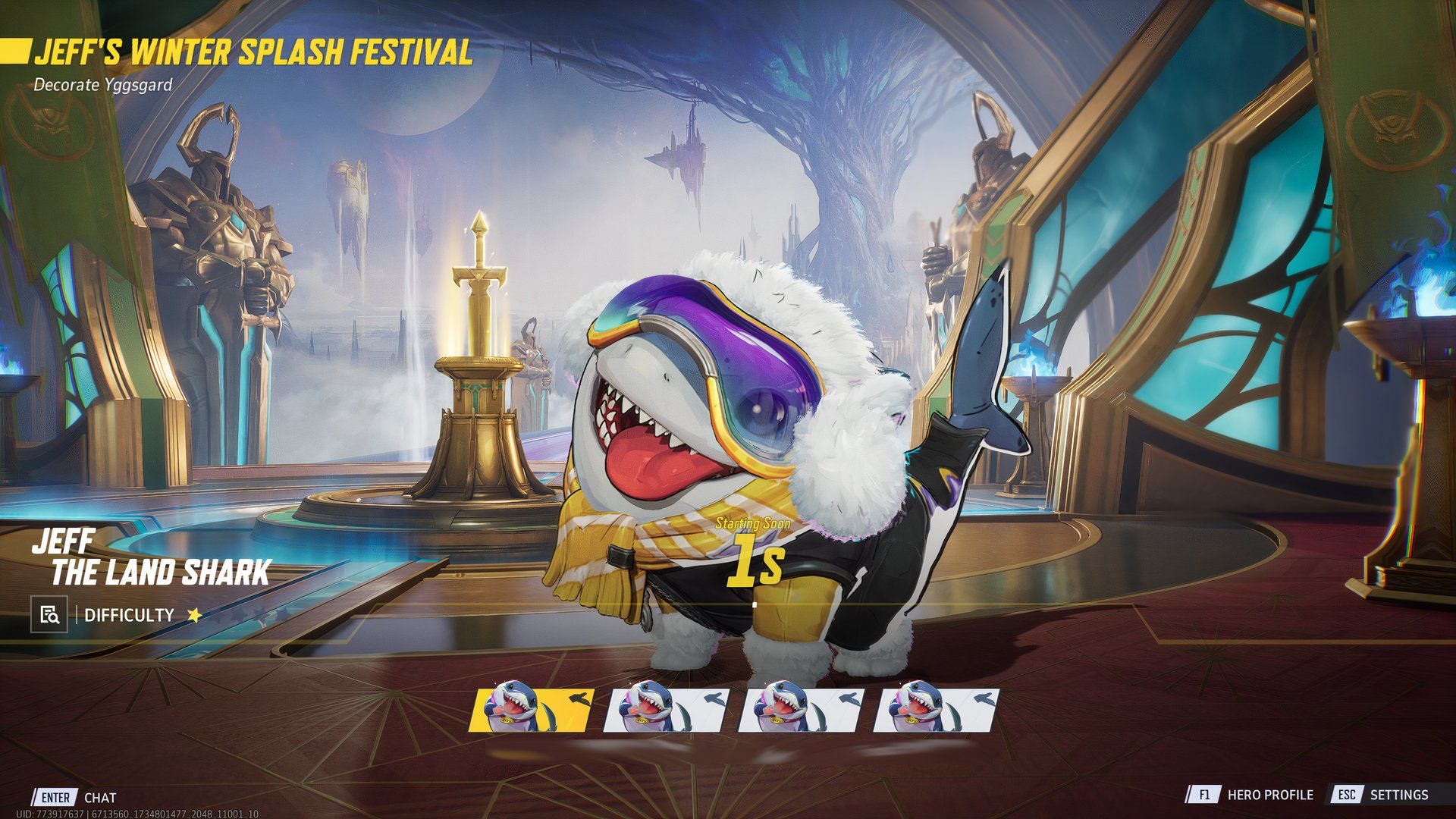The height and width of the screenshot is (819, 1456).
Task: Activate the Chat input via the Chat label
Action: point(99,797)
